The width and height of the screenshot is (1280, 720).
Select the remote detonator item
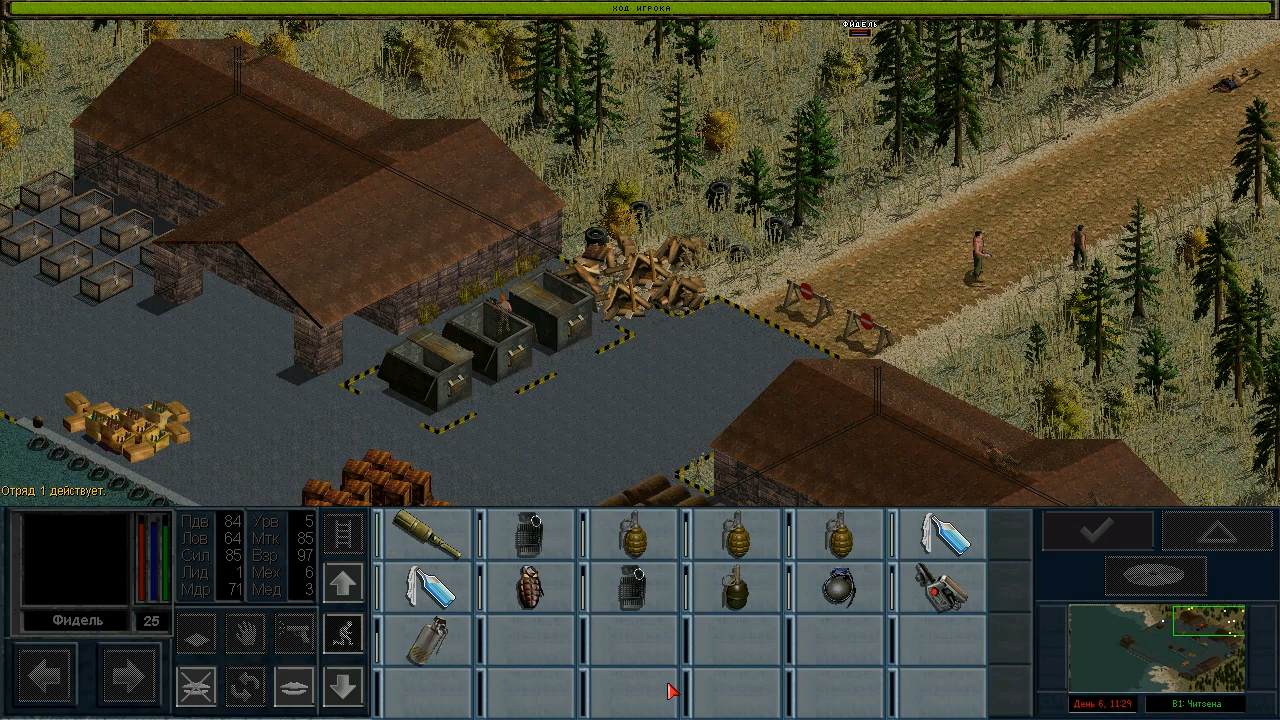coord(940,587)
